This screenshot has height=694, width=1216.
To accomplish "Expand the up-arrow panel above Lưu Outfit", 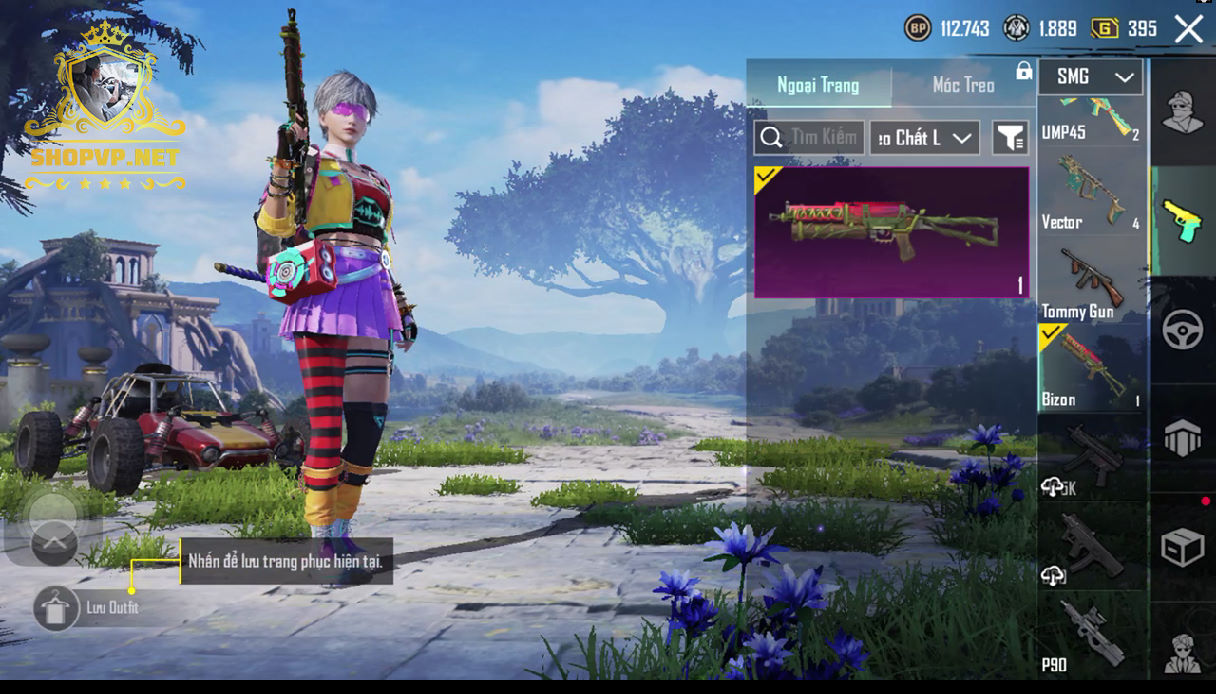I will (54, 543).
